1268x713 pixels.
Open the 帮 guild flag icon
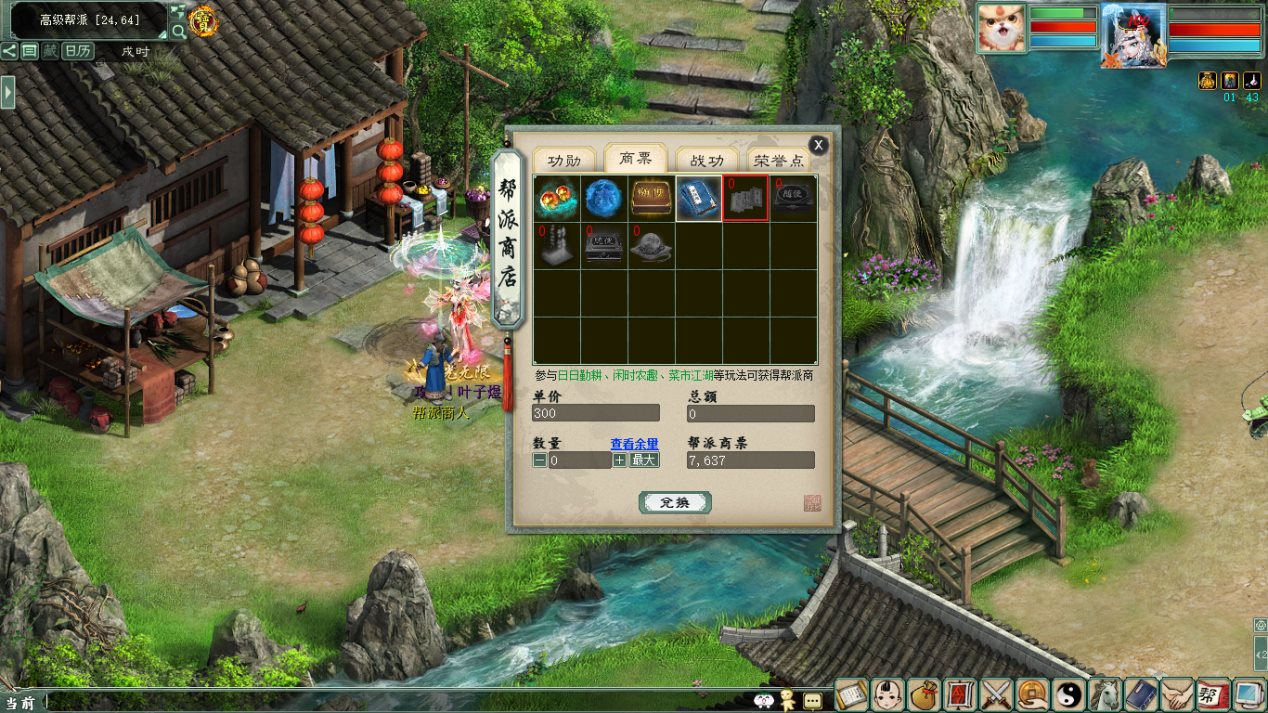(x=1213, y=693)
